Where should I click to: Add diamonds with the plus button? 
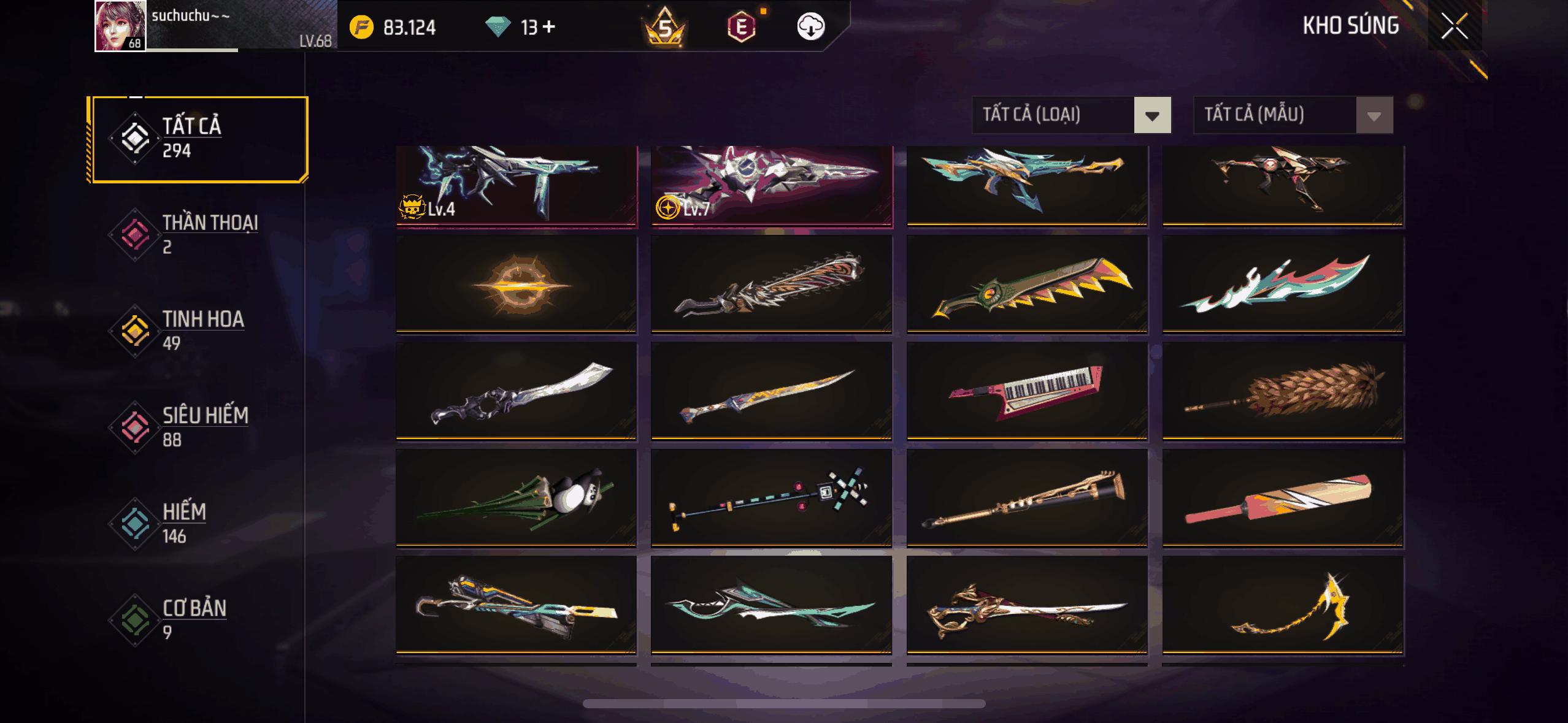[549, 26]
